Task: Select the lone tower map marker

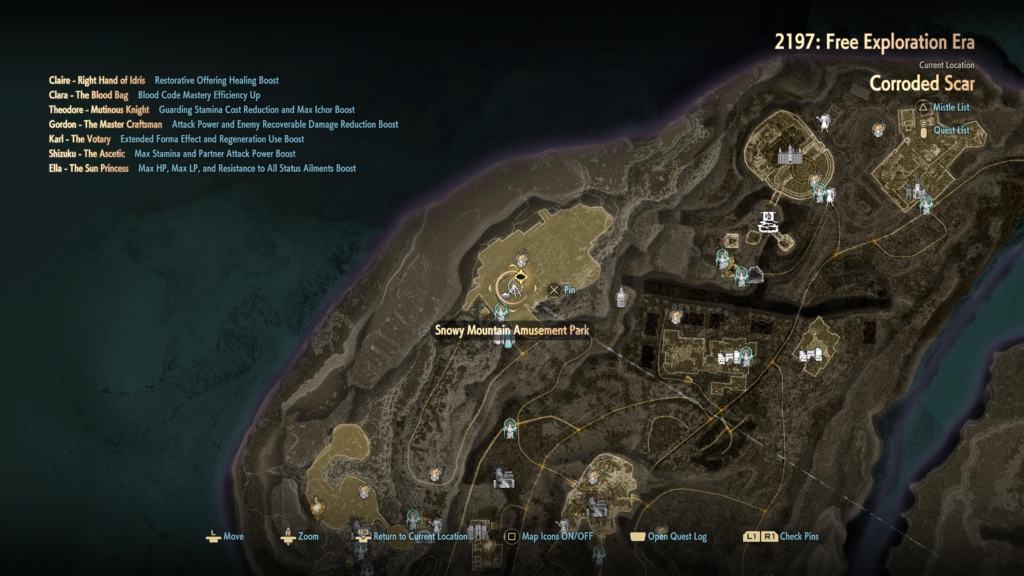Action: [621, 297]
